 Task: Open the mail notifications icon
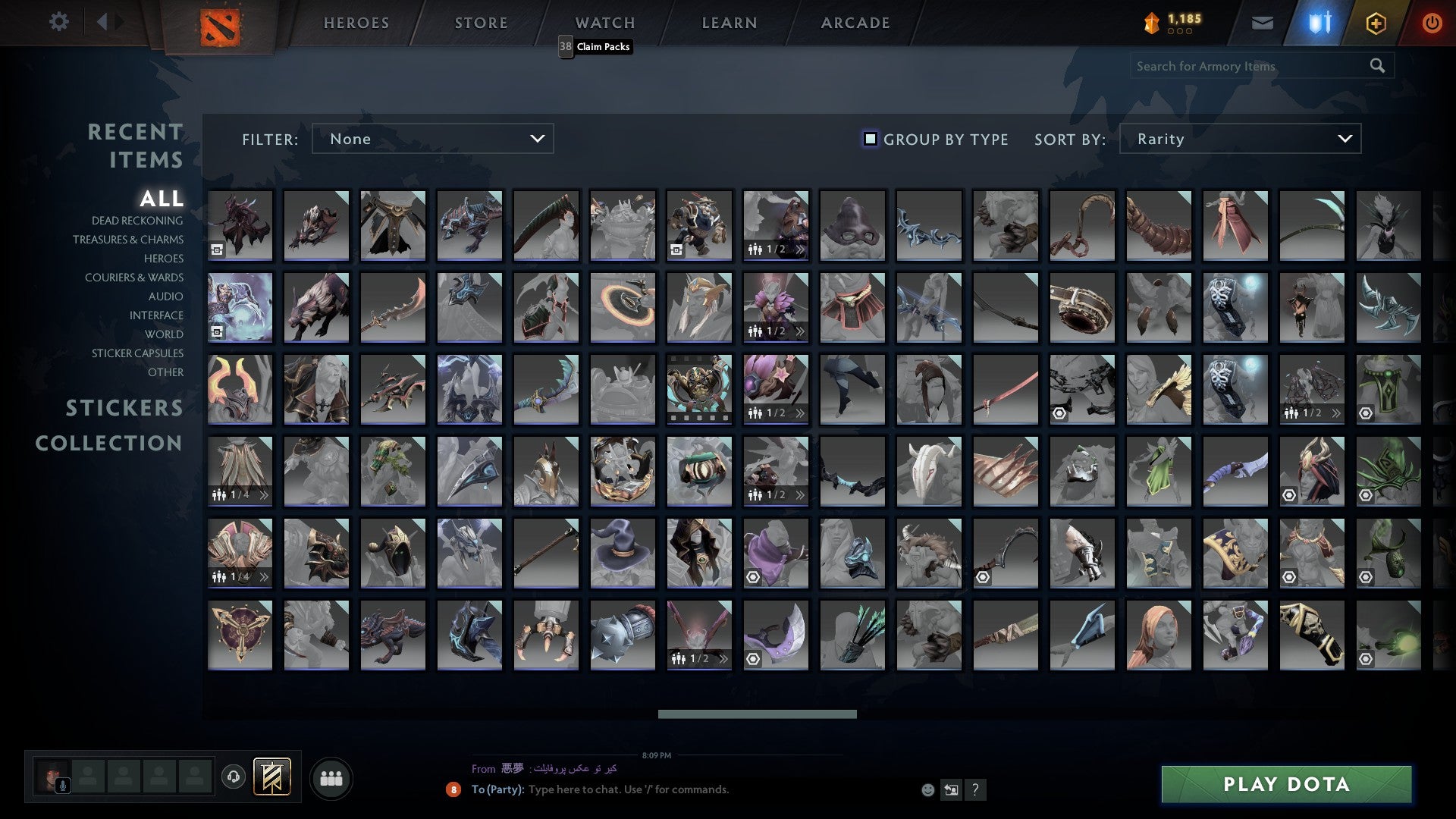click(1261, 23)
